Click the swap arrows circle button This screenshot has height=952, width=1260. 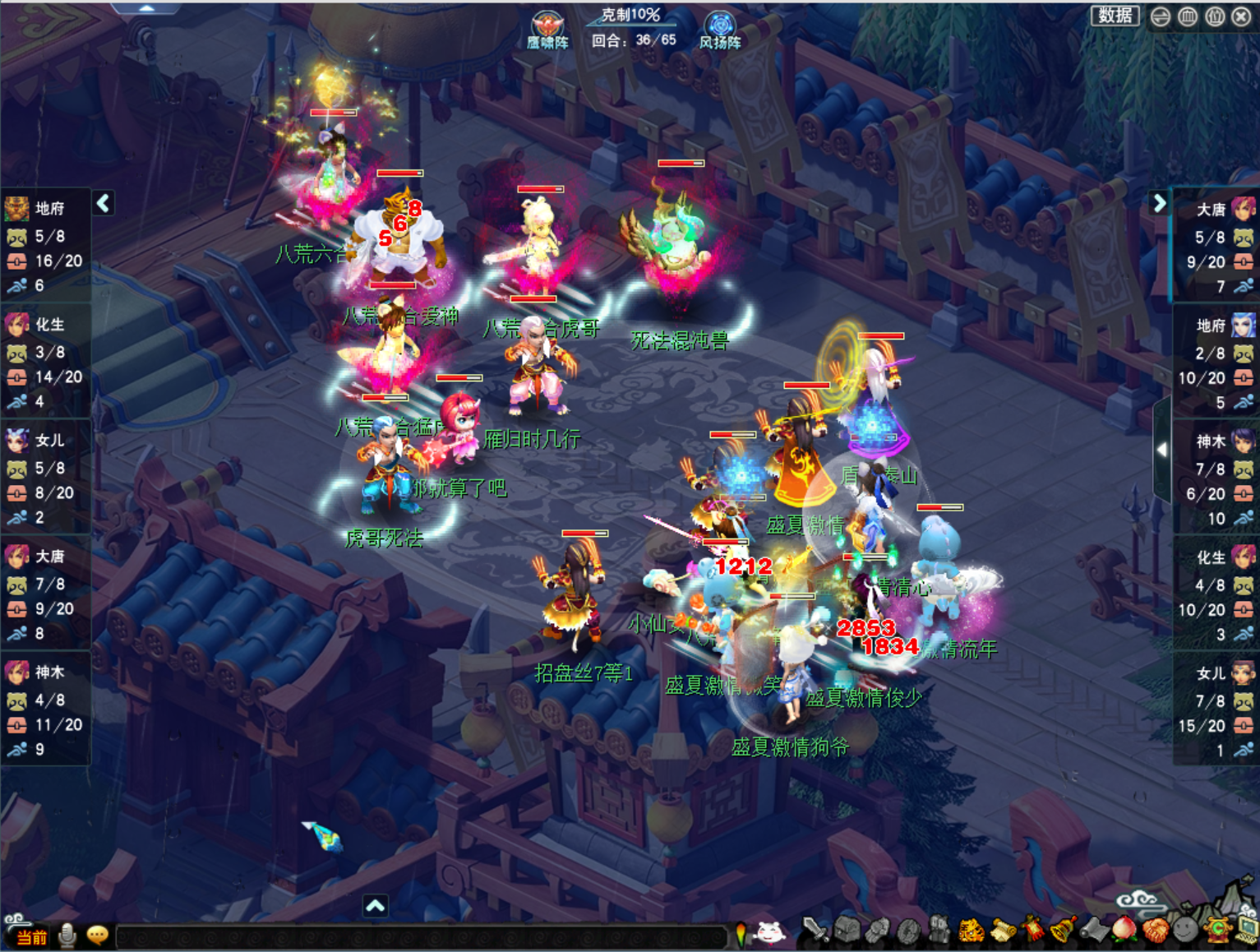click(x=1160, y=16)
